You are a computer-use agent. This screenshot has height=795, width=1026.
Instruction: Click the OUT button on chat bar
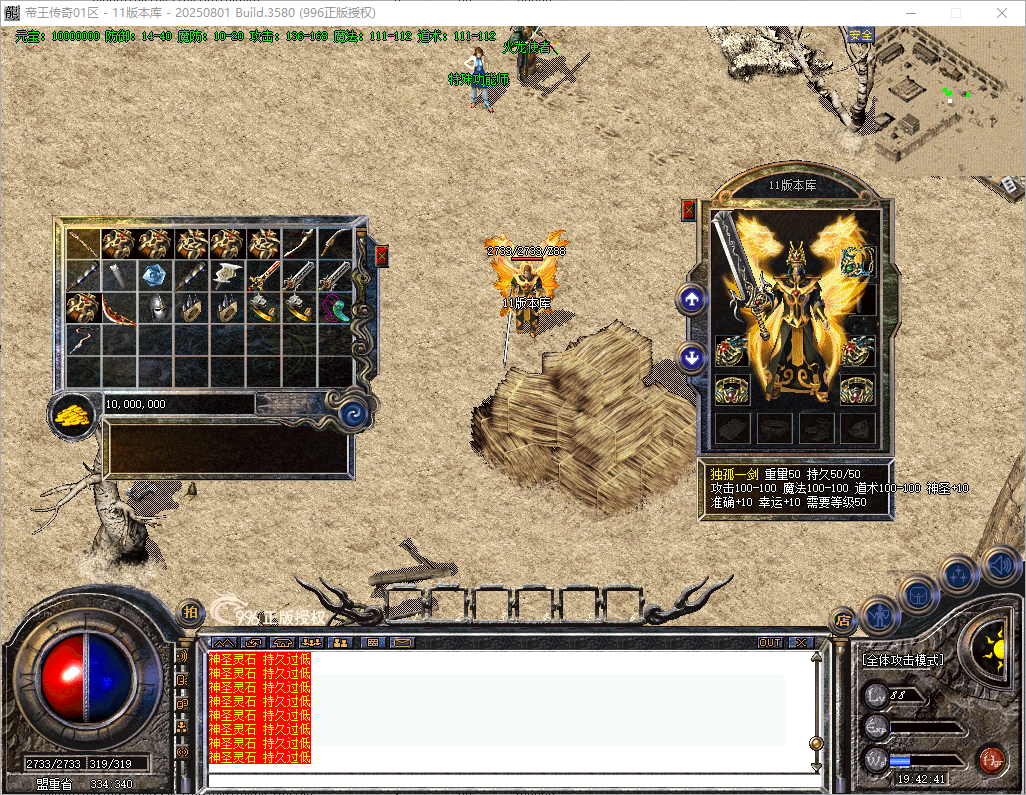pyautogui.click(x=770, y=642)
